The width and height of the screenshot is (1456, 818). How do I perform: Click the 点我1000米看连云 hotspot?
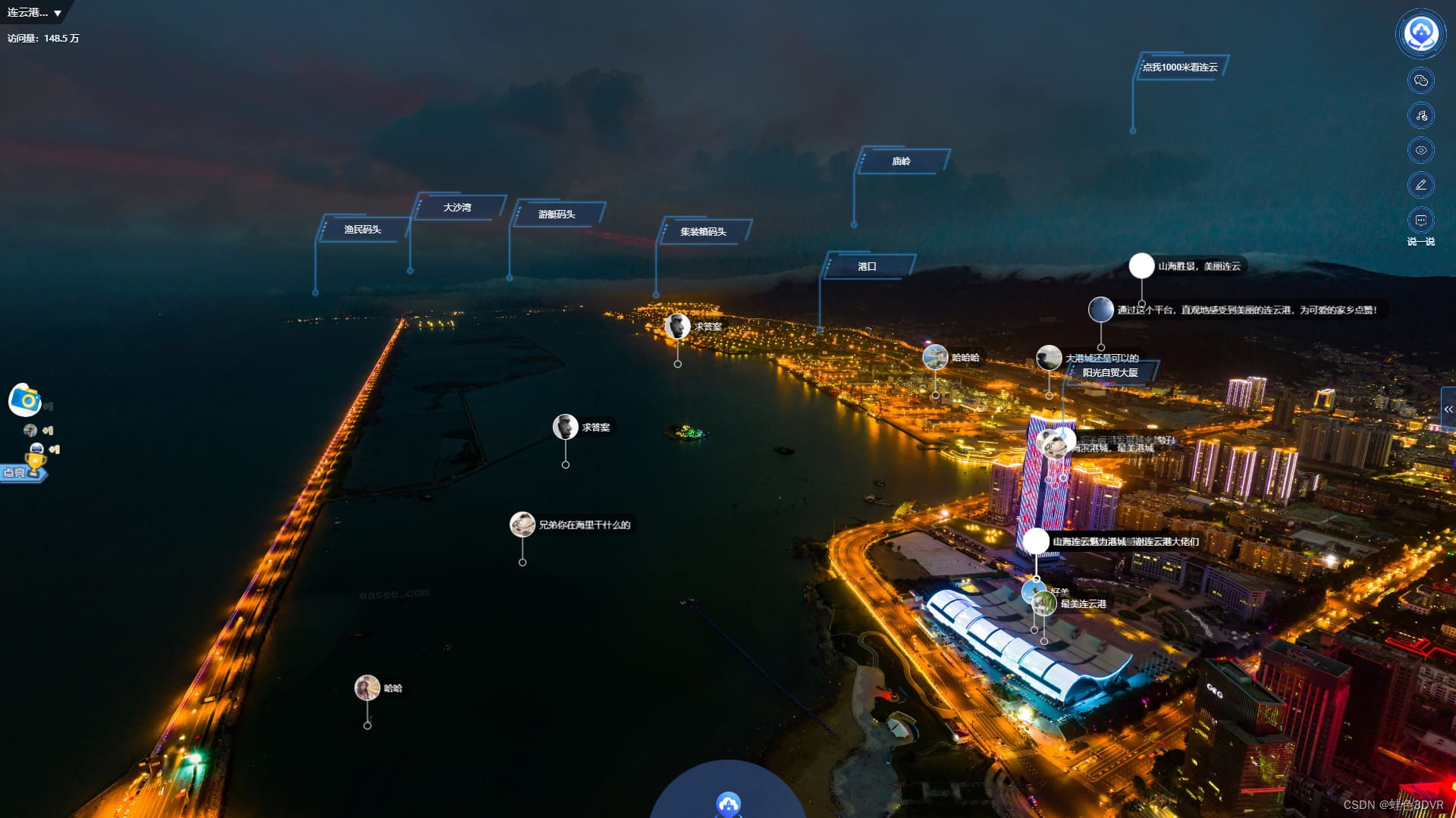pyautogui.click(x=1180, y=67)
